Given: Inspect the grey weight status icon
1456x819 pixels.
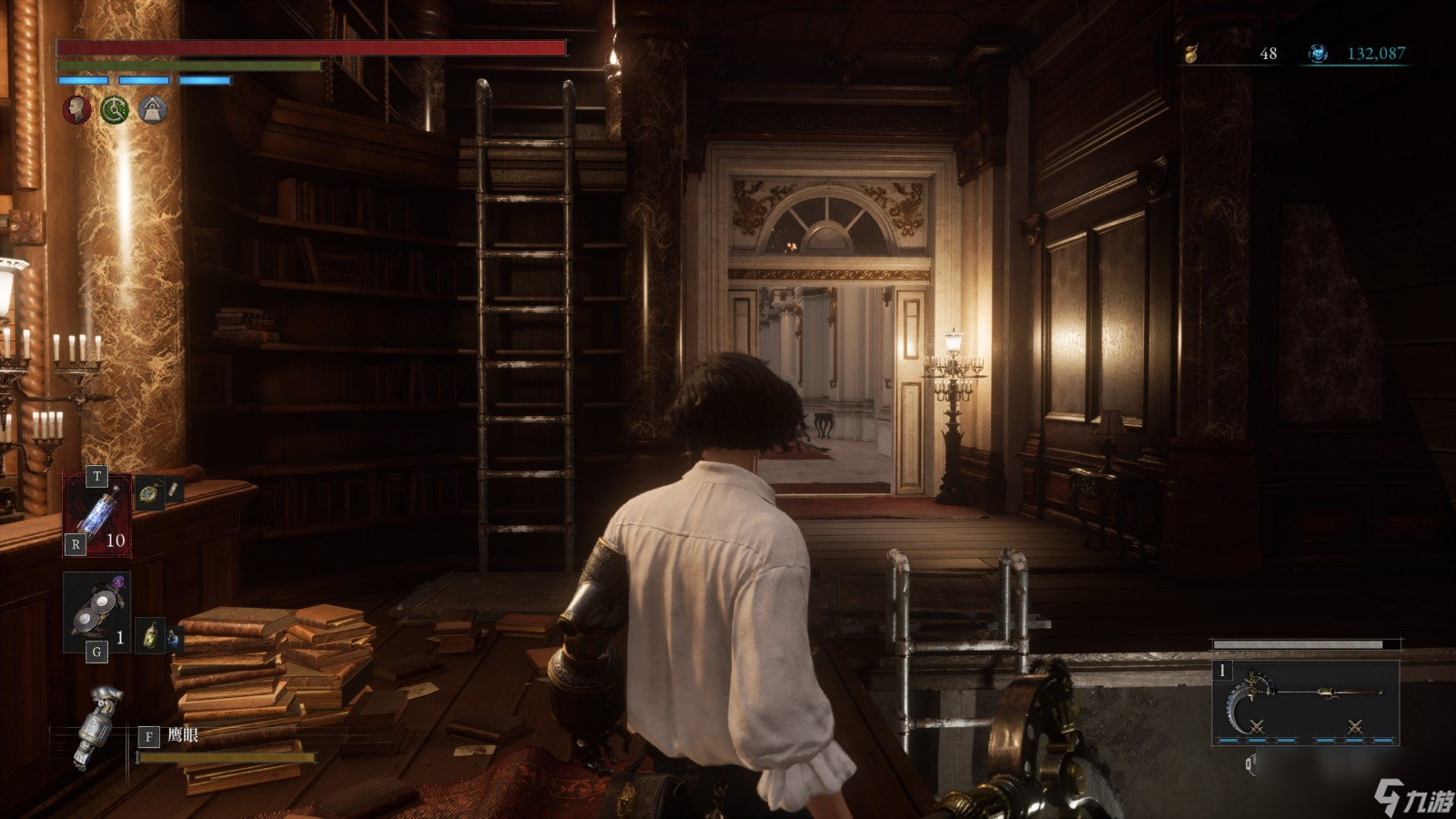Looking at the screenshot, I should pos(153,110).
